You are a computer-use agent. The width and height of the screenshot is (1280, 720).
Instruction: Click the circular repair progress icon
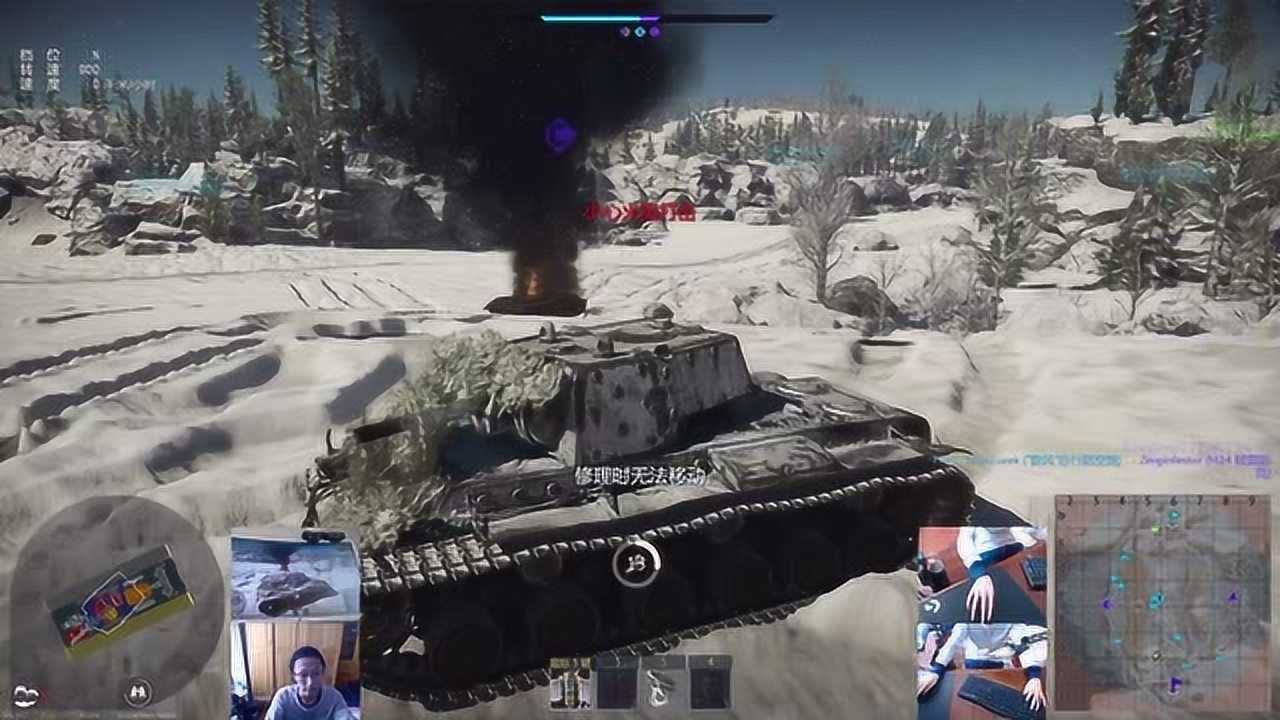click(636, 564)
